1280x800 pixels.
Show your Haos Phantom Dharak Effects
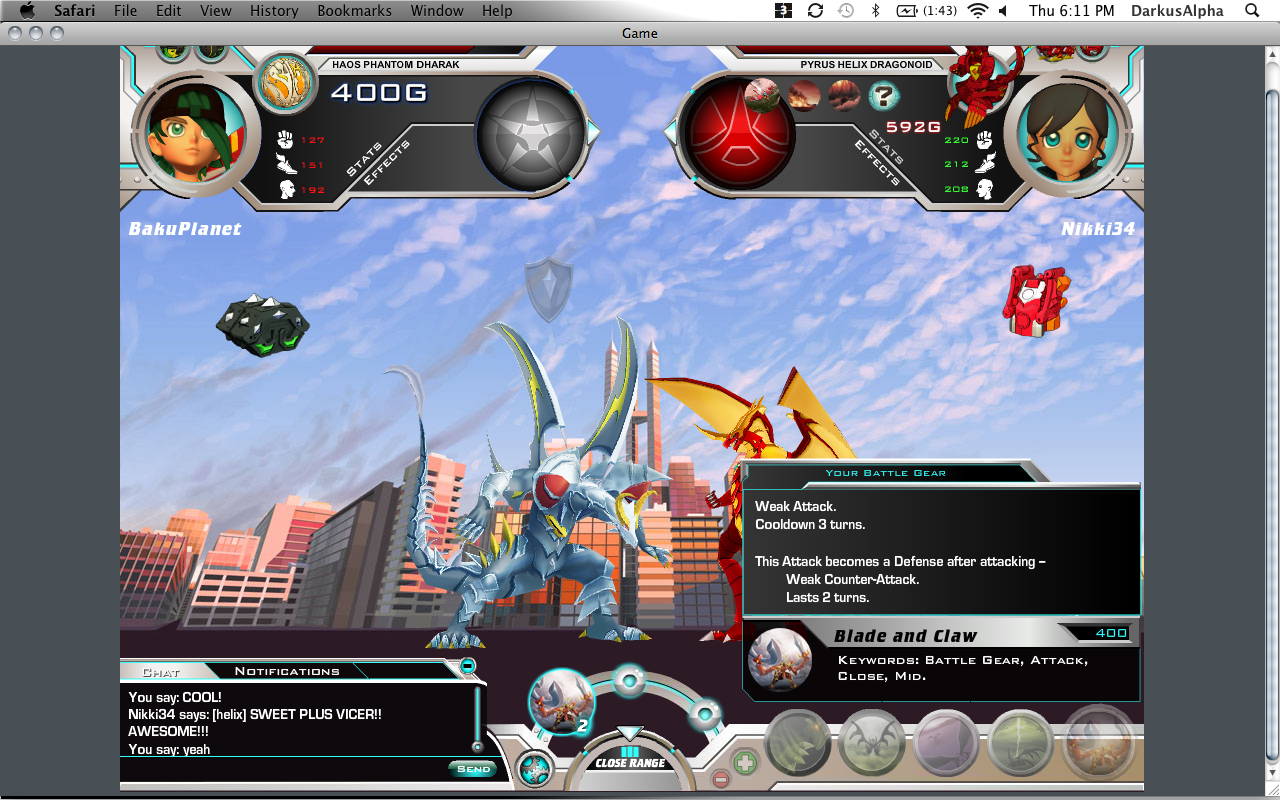pyautogui.click(x=388, y=163)
